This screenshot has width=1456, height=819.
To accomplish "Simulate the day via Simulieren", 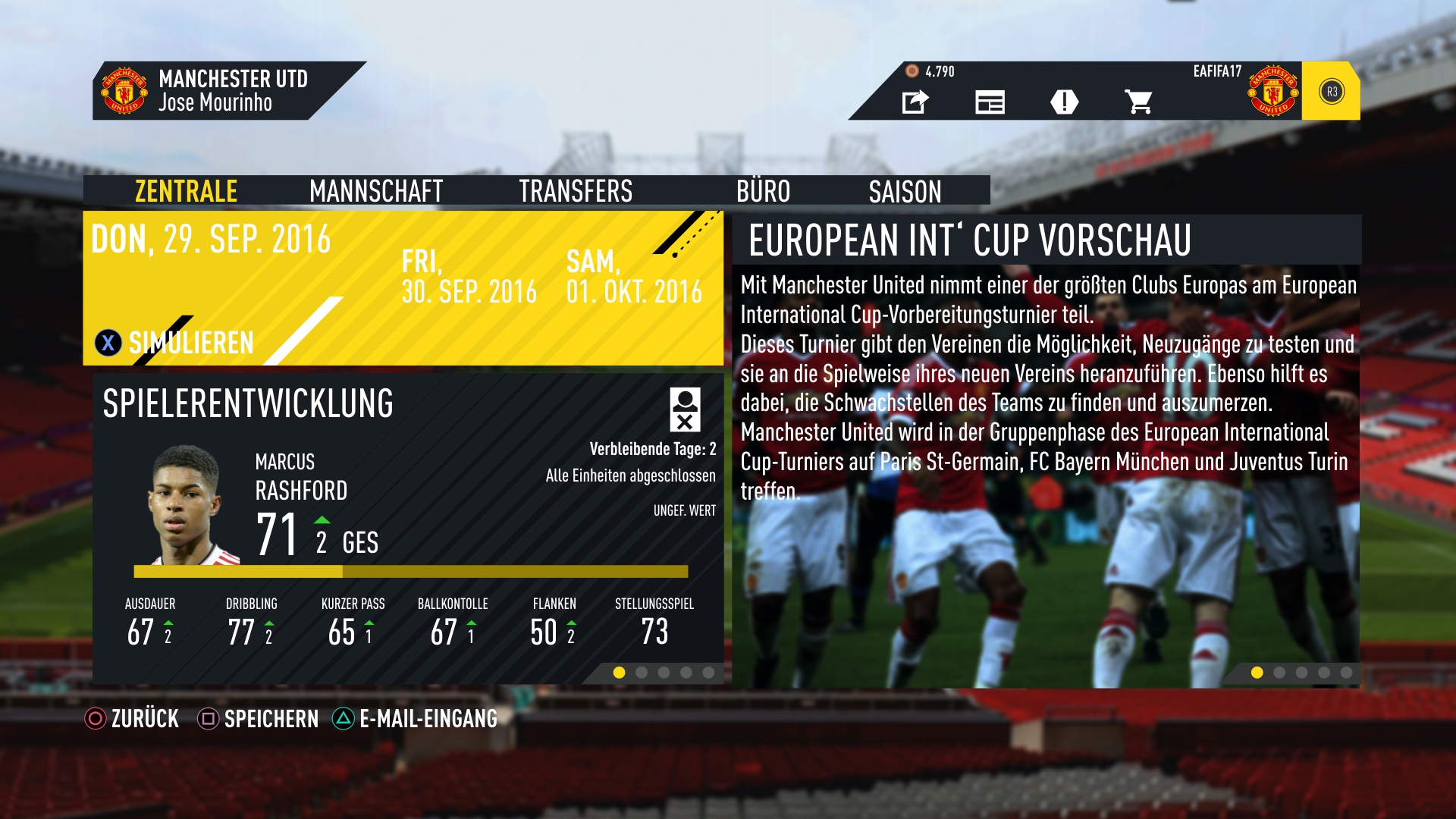I will coord(175,343).
